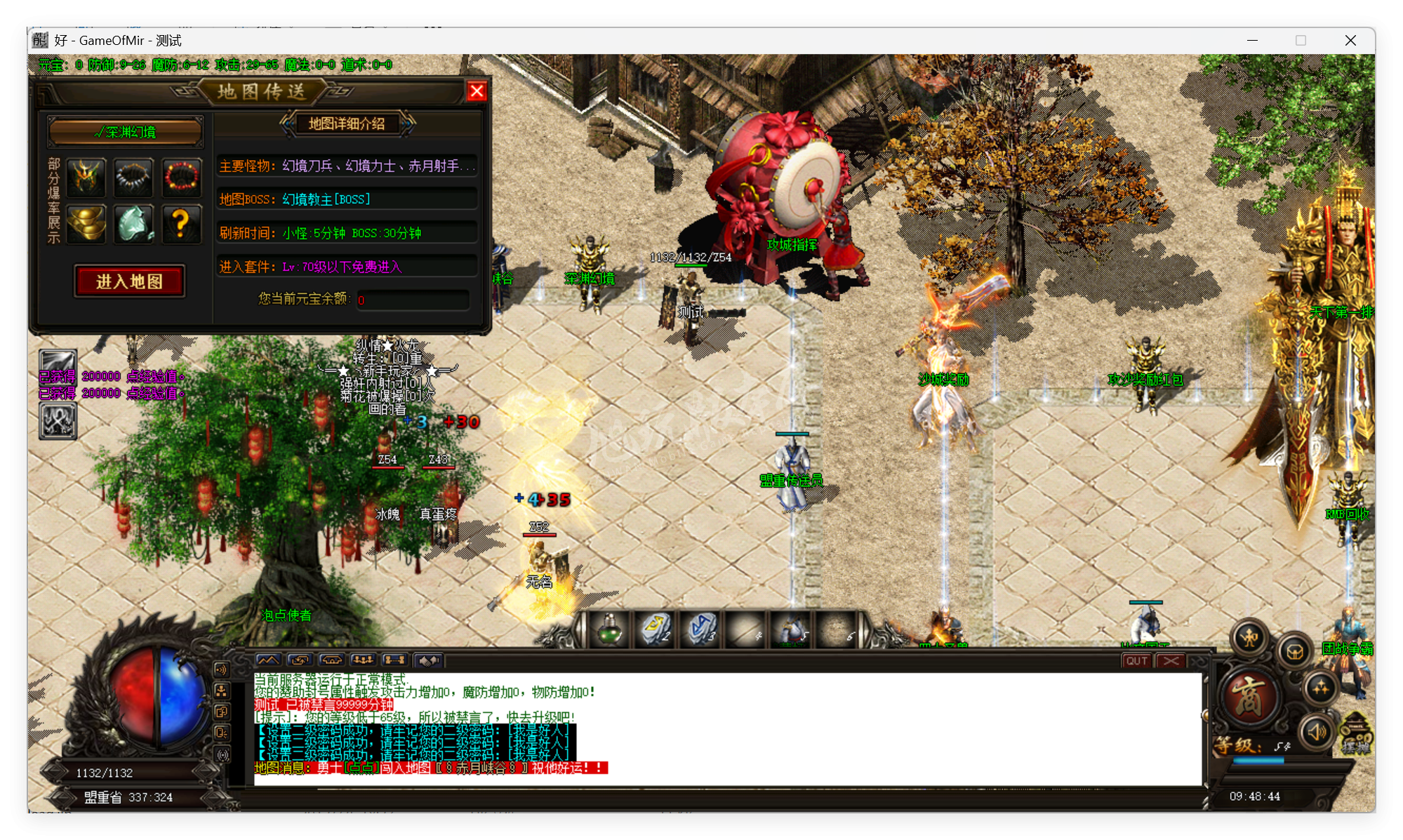
Task: Use the blue rune stone in the hotbar
Action: pyautogui.click(x=700, y=629)
